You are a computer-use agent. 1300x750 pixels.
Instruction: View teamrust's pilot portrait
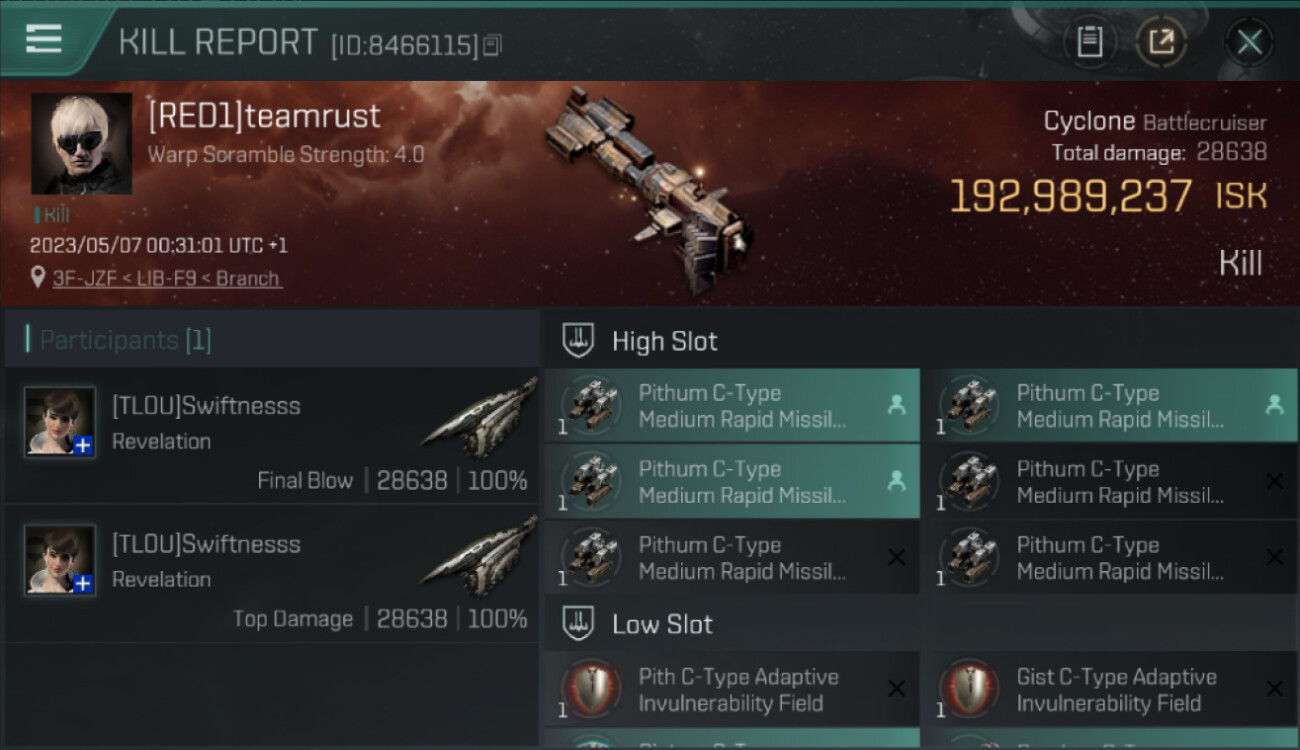click(x=81, y=143)
